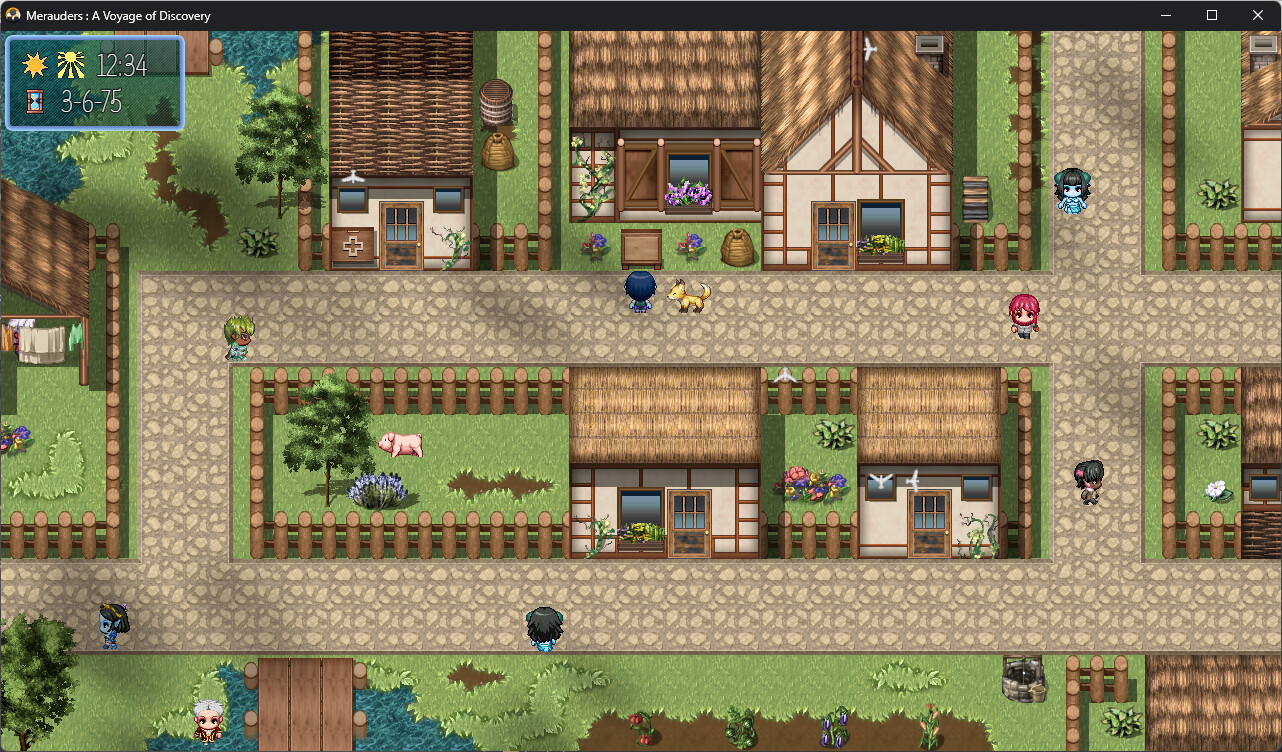The image size is (1282, 752).
Task: Select the blue-haired boy standing near the fox
Action: click(x=640, y=291)
